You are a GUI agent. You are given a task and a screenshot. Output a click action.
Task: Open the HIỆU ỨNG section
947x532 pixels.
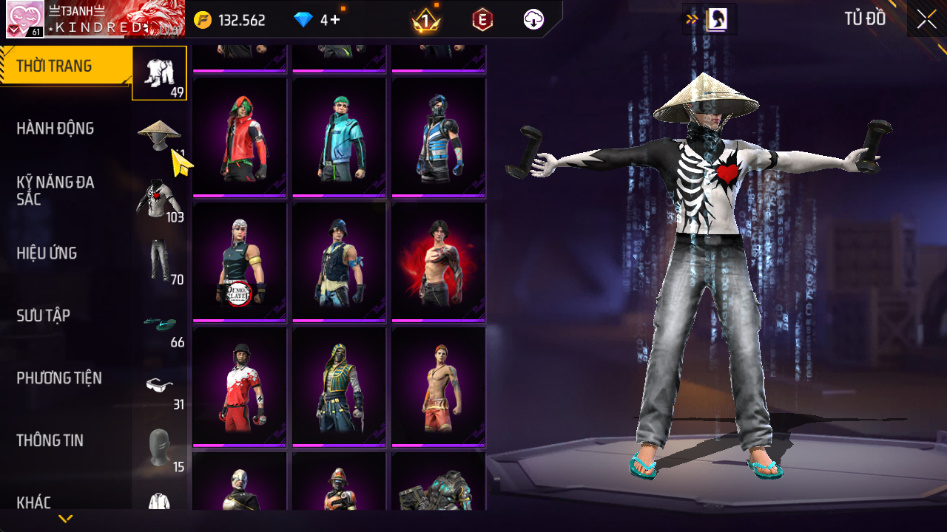pos(47,253)
